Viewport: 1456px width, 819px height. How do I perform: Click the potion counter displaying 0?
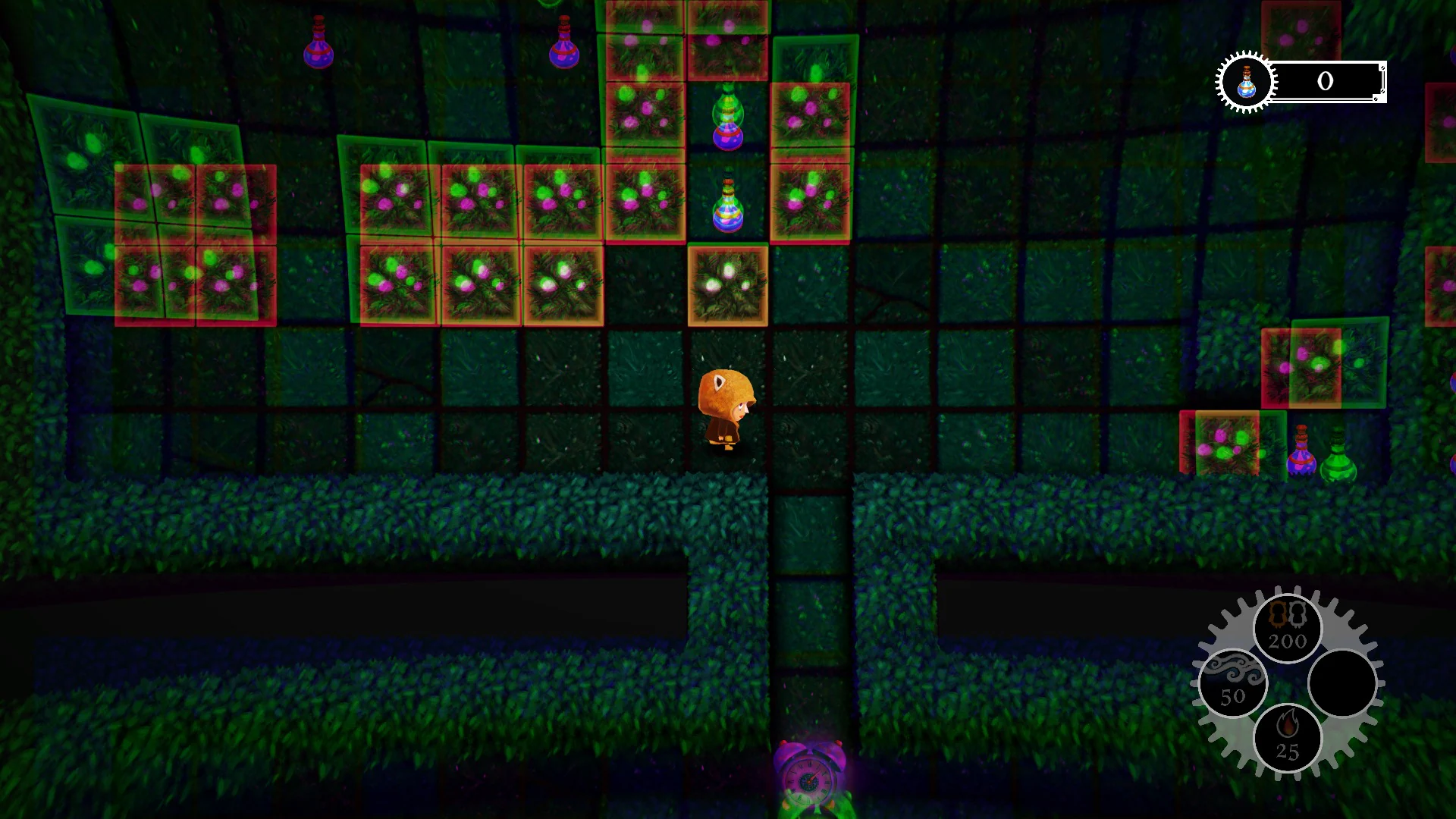(1325, 82)
